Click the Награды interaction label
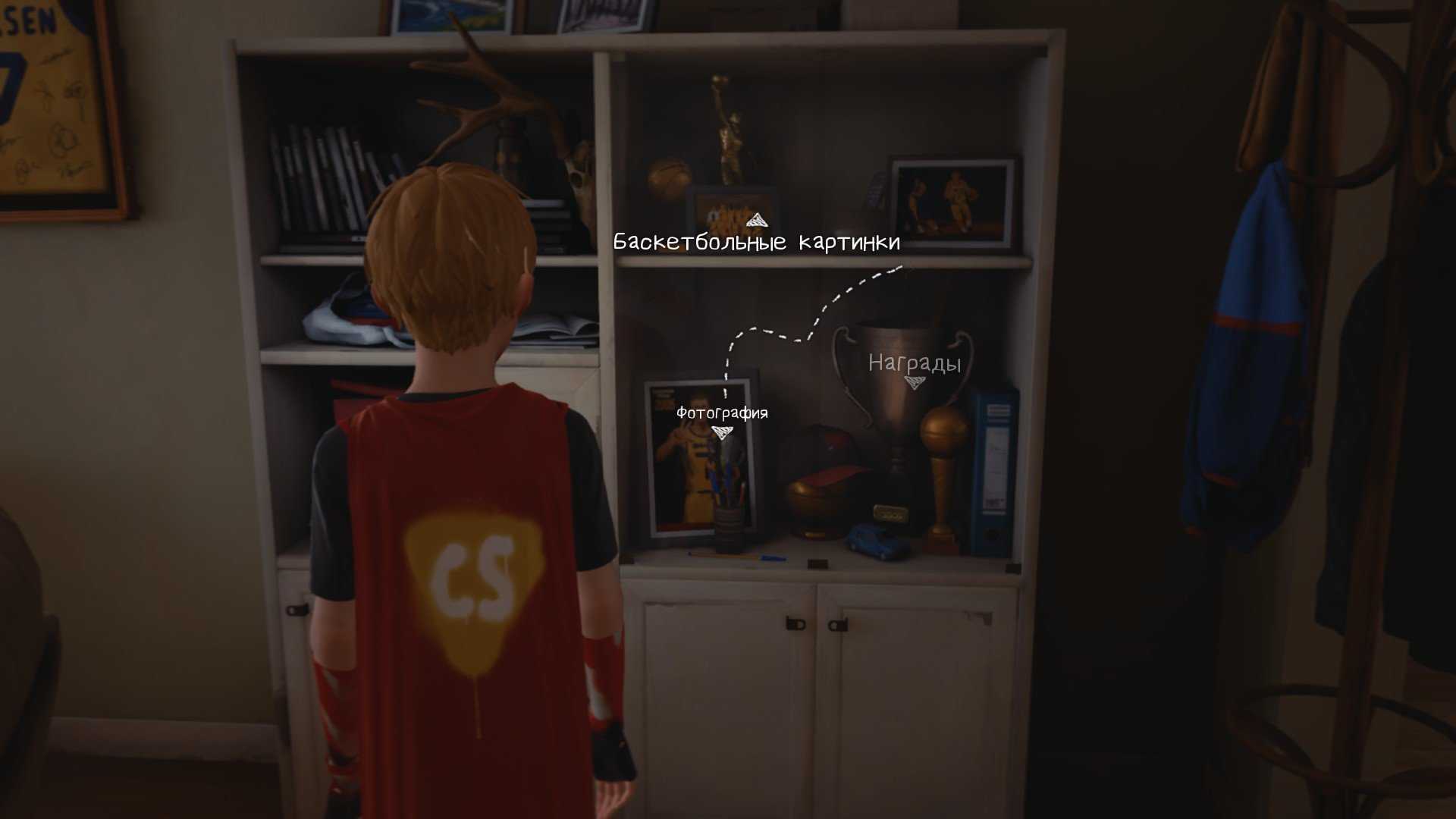Image resolution: width=1456 pixels, height=819 pixels. point(915,364)
